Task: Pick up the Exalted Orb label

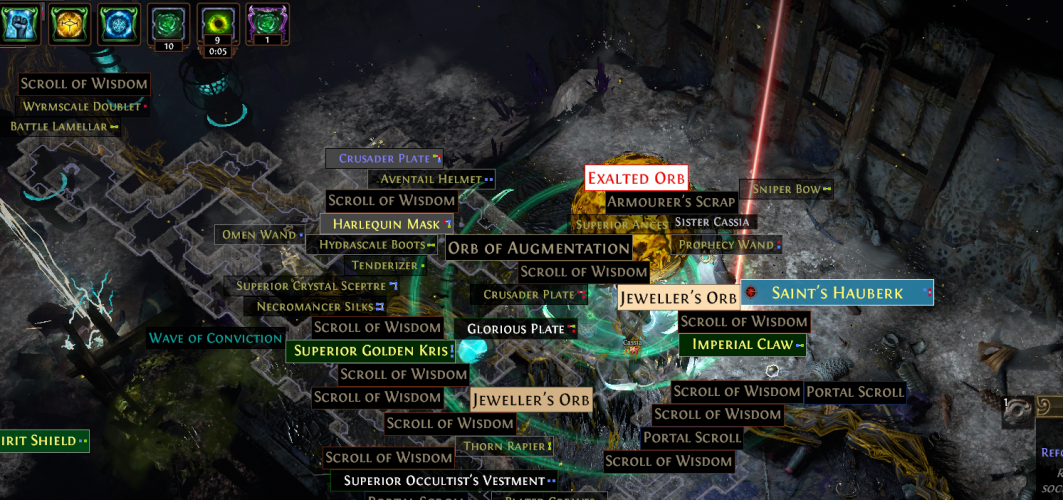Action: point(636,178)
